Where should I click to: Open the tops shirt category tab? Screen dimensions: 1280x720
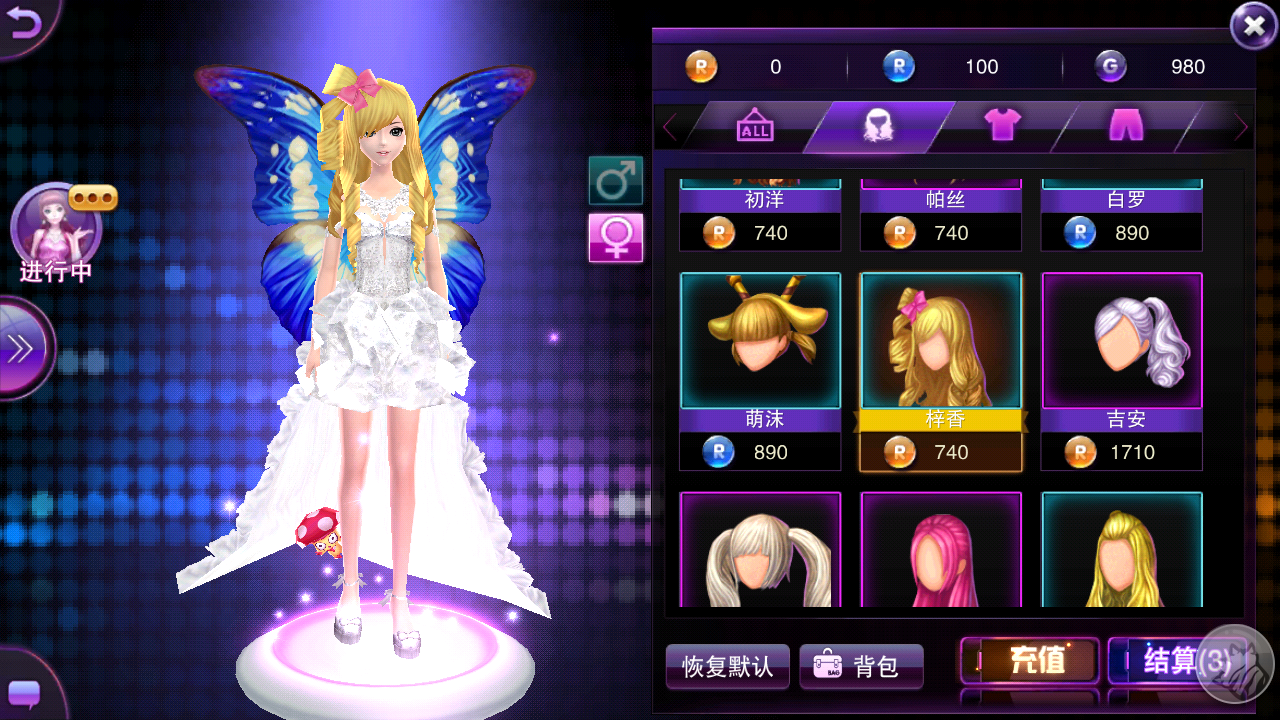click(1002, 127)
